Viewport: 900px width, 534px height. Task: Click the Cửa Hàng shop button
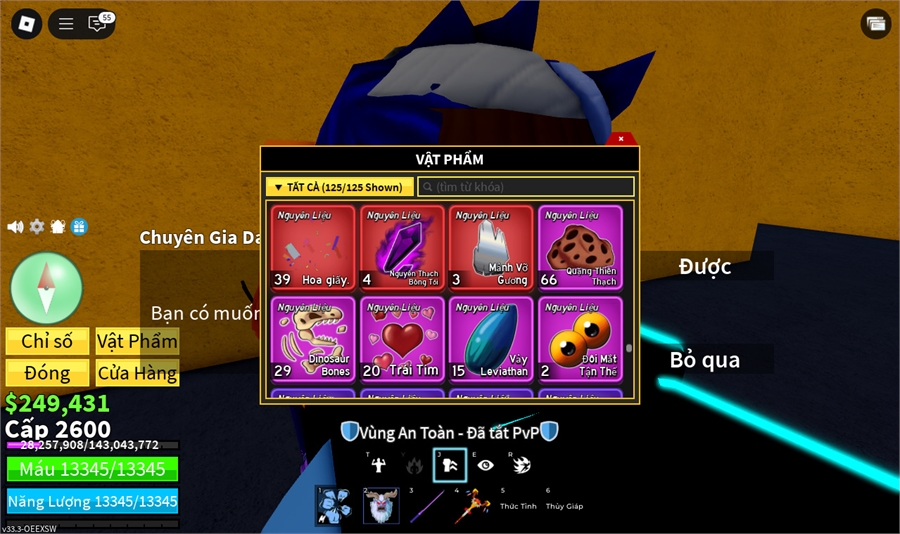click(x=137, y=374)
